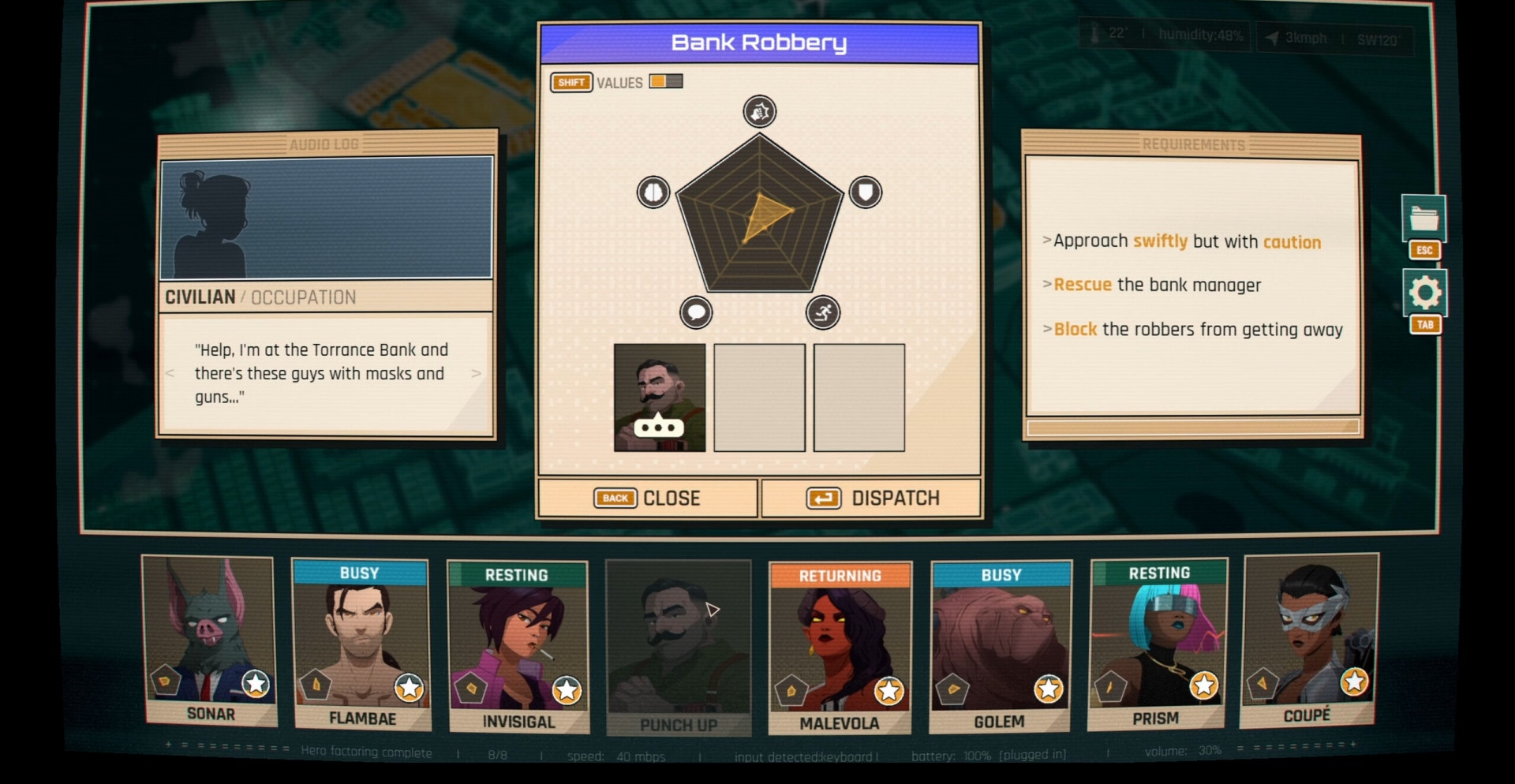This screenshot has height=784, width=1515.
Task: Click the brain intellect stat icon
Action: click(653, 192)
